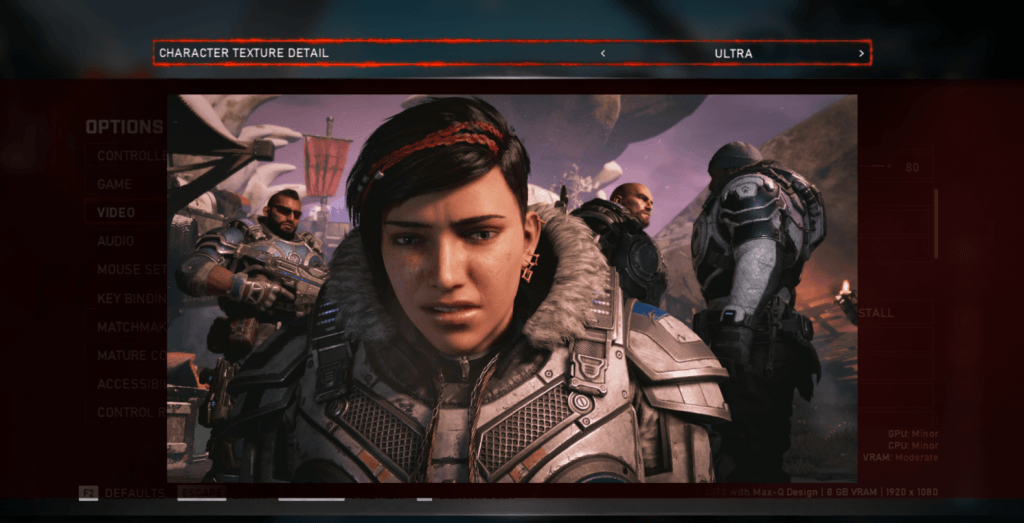Choose the Accessibility options entry
1024x523 pixels.
130,384
